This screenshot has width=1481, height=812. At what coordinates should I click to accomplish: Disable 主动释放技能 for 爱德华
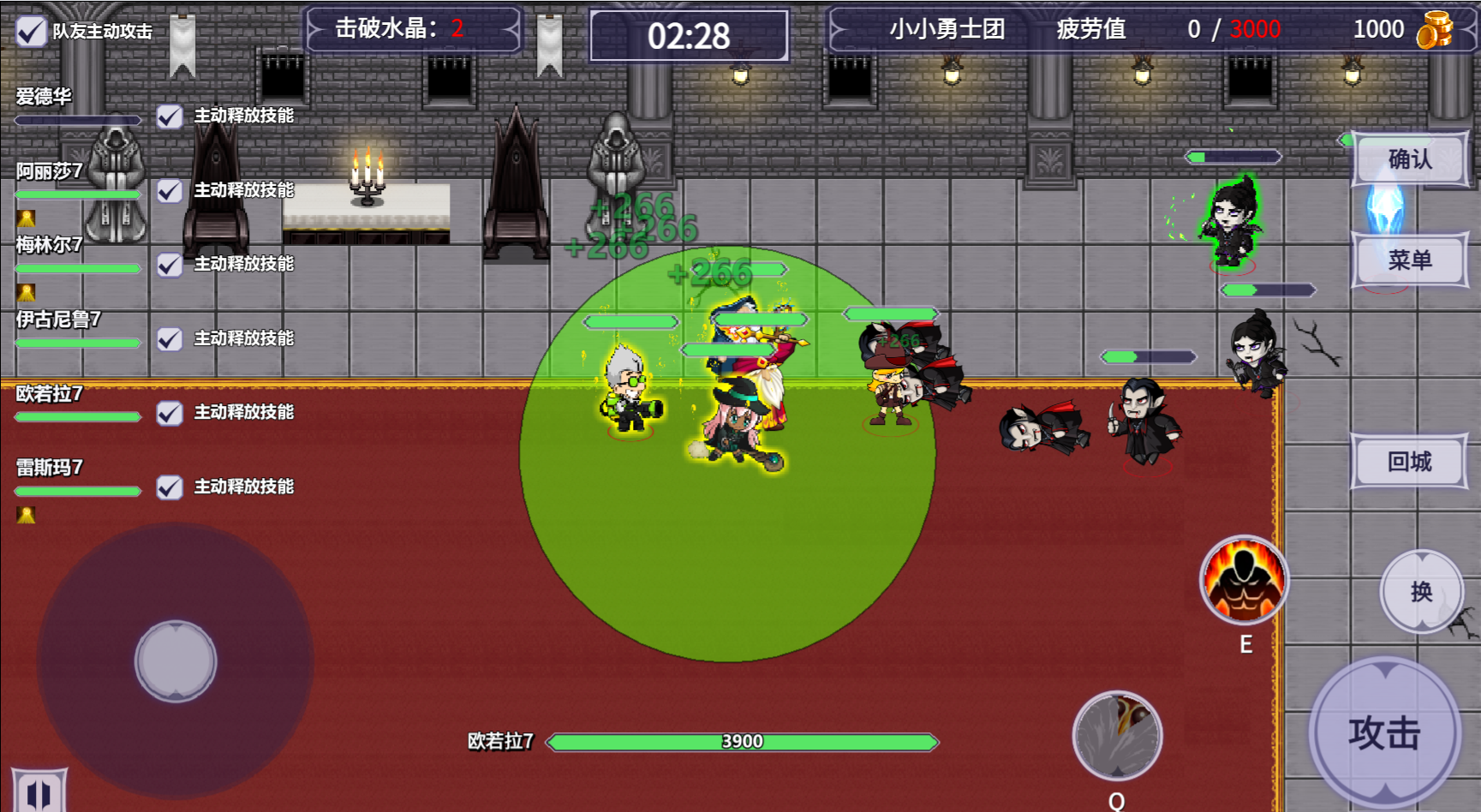coord(168,116)
